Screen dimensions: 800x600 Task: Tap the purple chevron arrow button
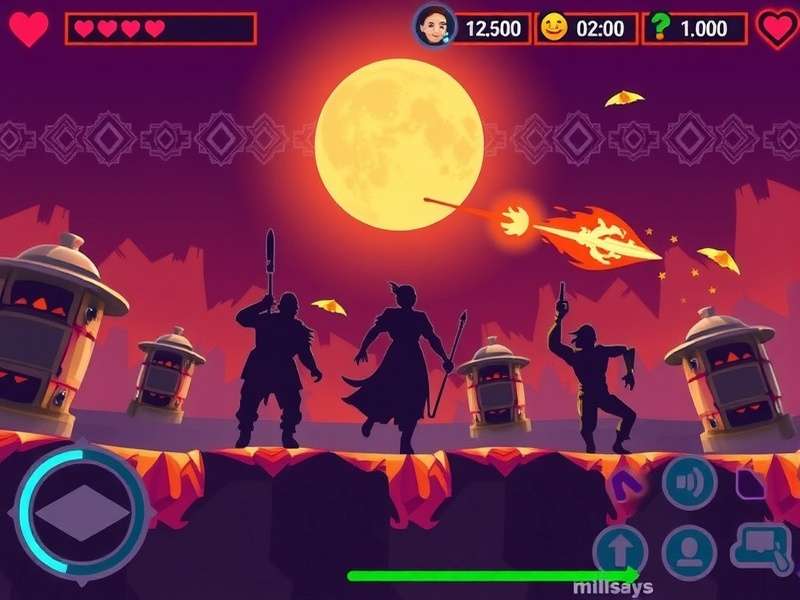click(x=630, y=486)
